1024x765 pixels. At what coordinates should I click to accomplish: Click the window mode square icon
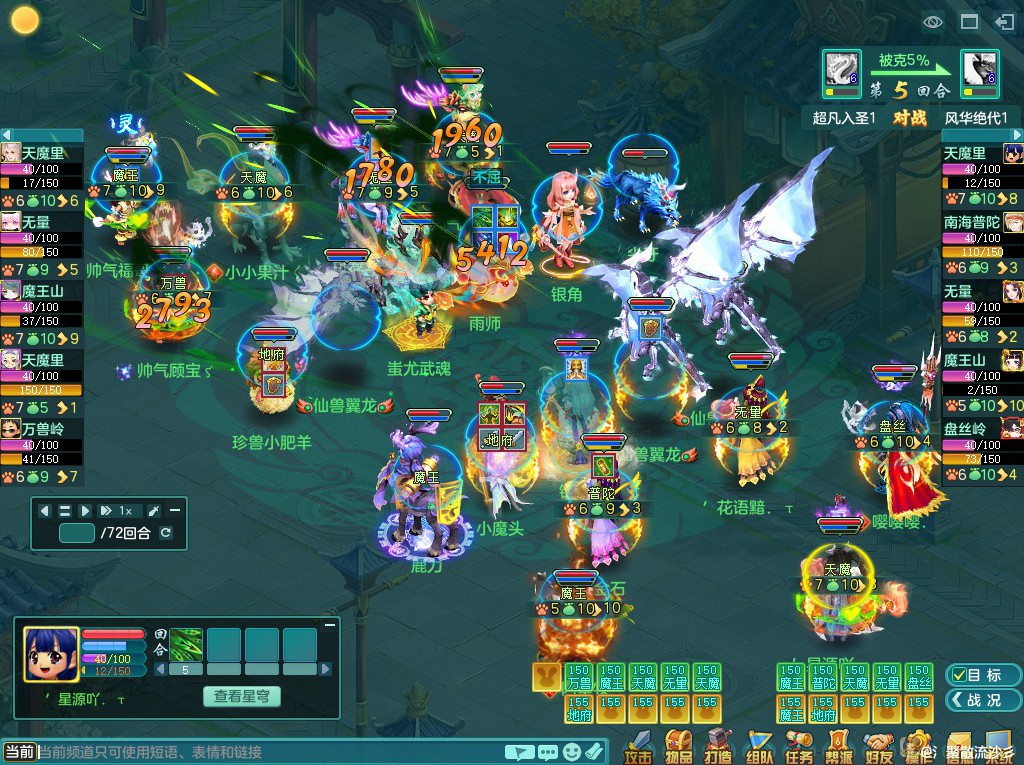coord(969,21)
